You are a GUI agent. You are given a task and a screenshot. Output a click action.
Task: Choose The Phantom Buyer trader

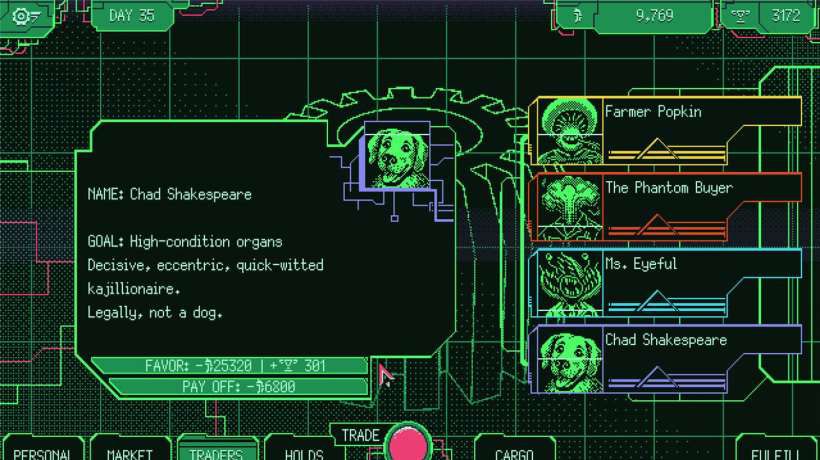(668, 206)
